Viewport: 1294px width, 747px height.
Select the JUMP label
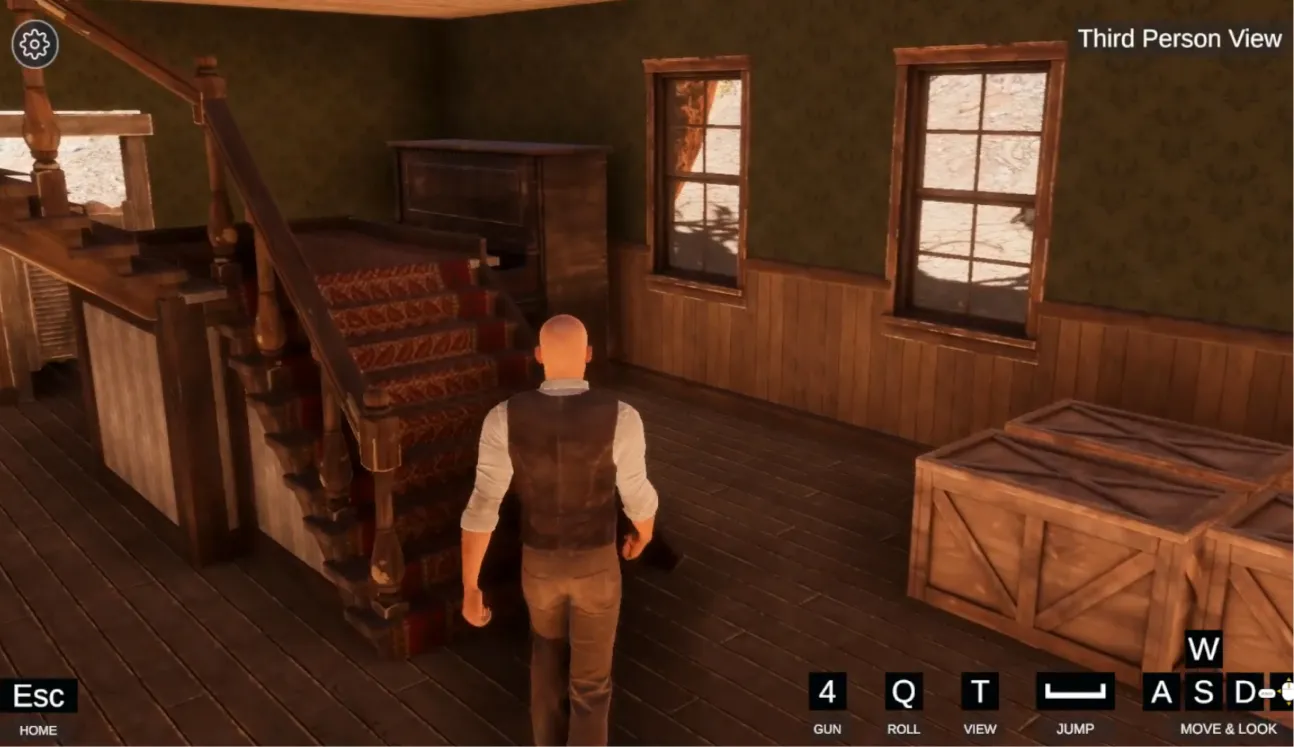[x=1076, y=729]
